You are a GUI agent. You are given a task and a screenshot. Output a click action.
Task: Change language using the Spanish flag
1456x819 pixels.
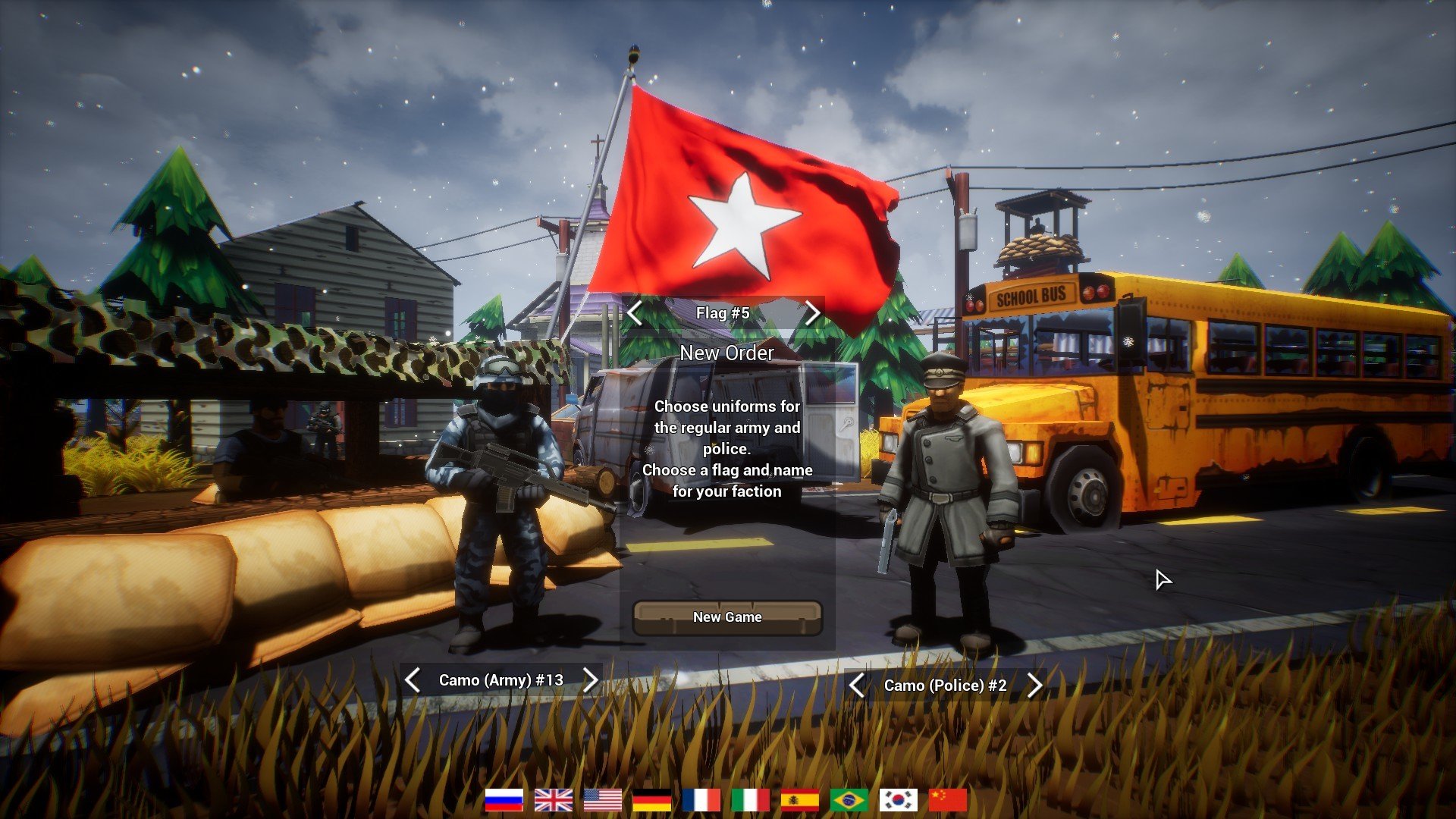pos(800,799)
